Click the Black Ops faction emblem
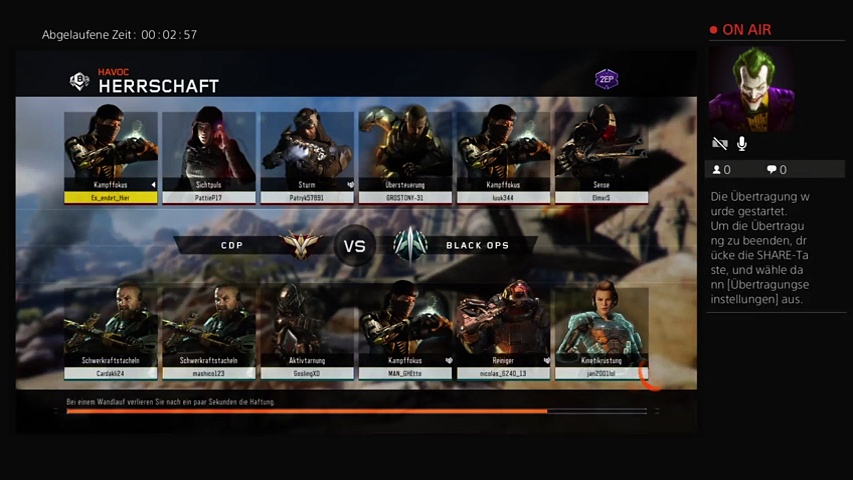This screenshot has width=853, height=480. pyautogui.click(x=410, y=245)
